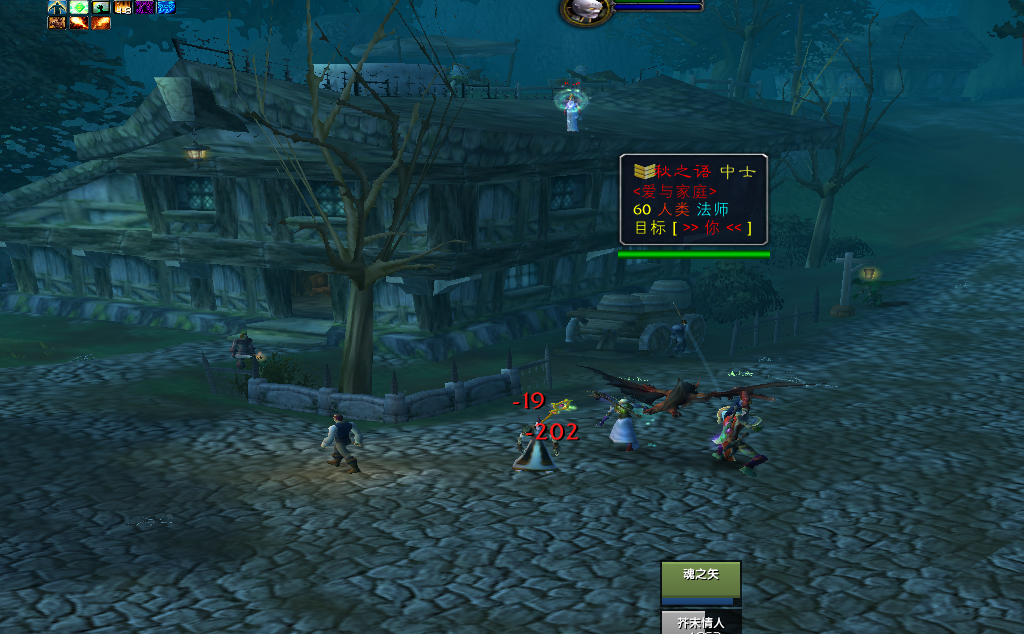The width and height of the screenshot is (1024, 634).
Task: Select the blue frost pattern buff icon
Action: [166, 7]
